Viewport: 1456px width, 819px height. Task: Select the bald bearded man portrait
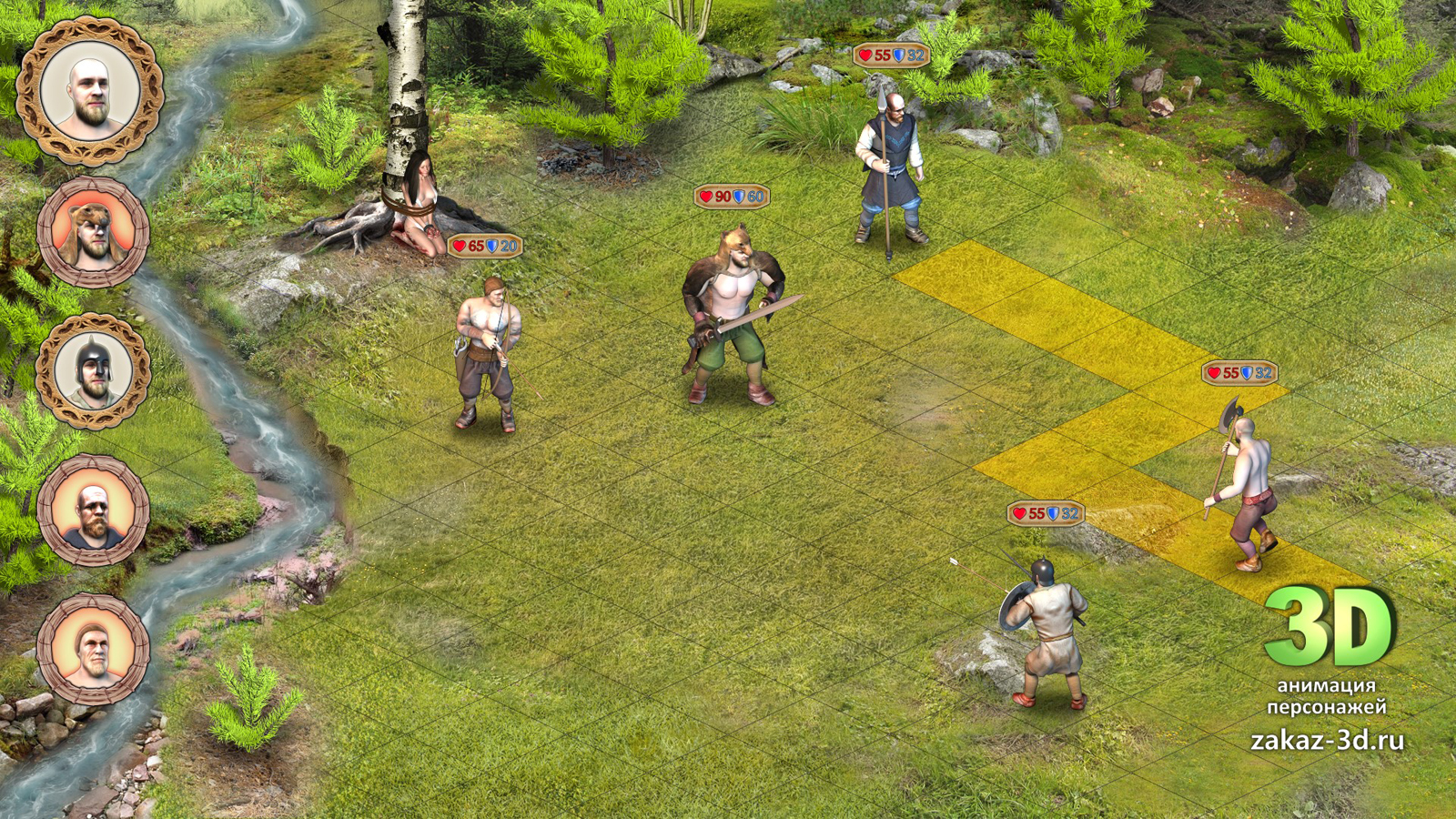pos(90,91)
